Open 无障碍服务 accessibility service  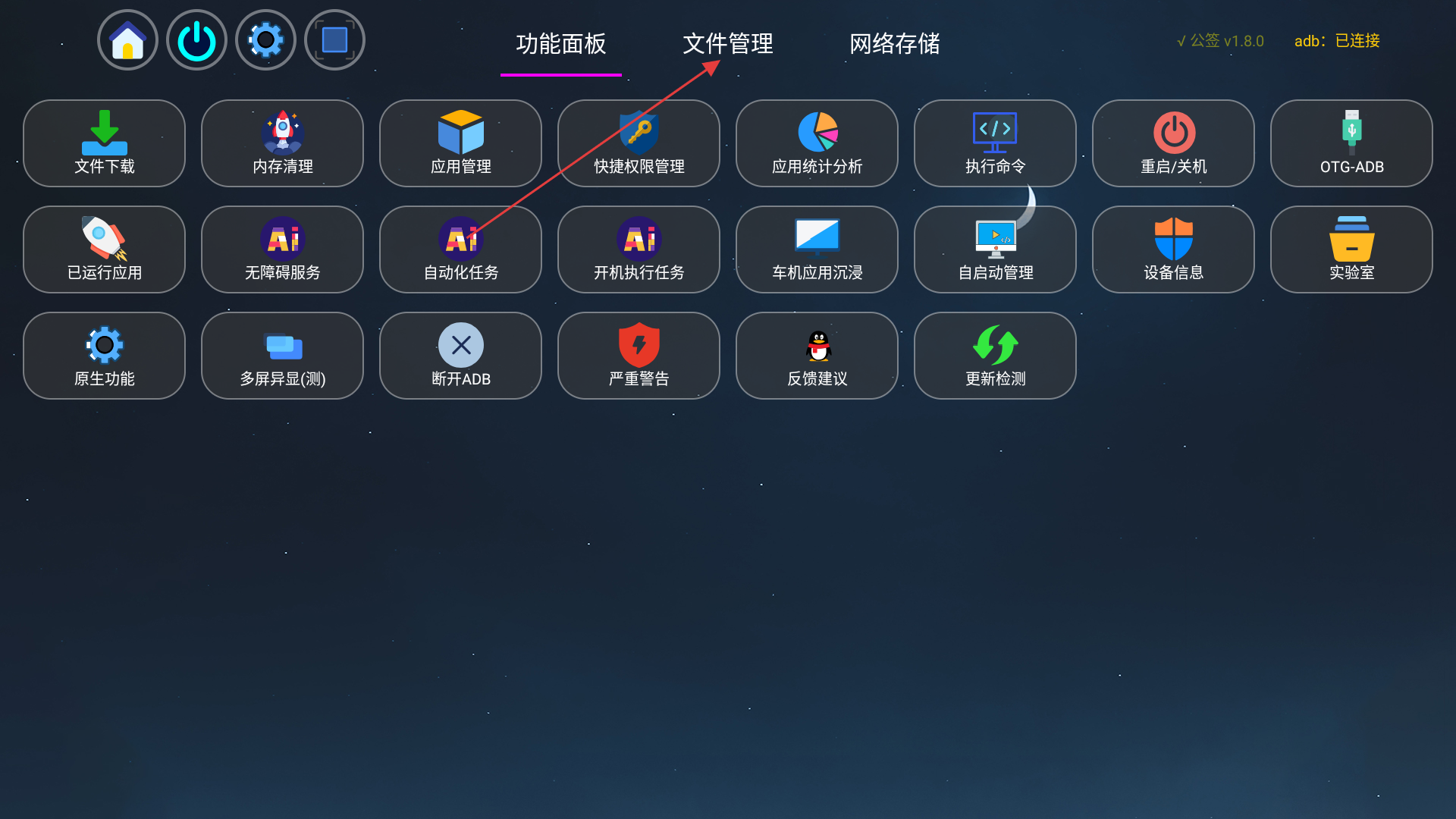point(282,249)
